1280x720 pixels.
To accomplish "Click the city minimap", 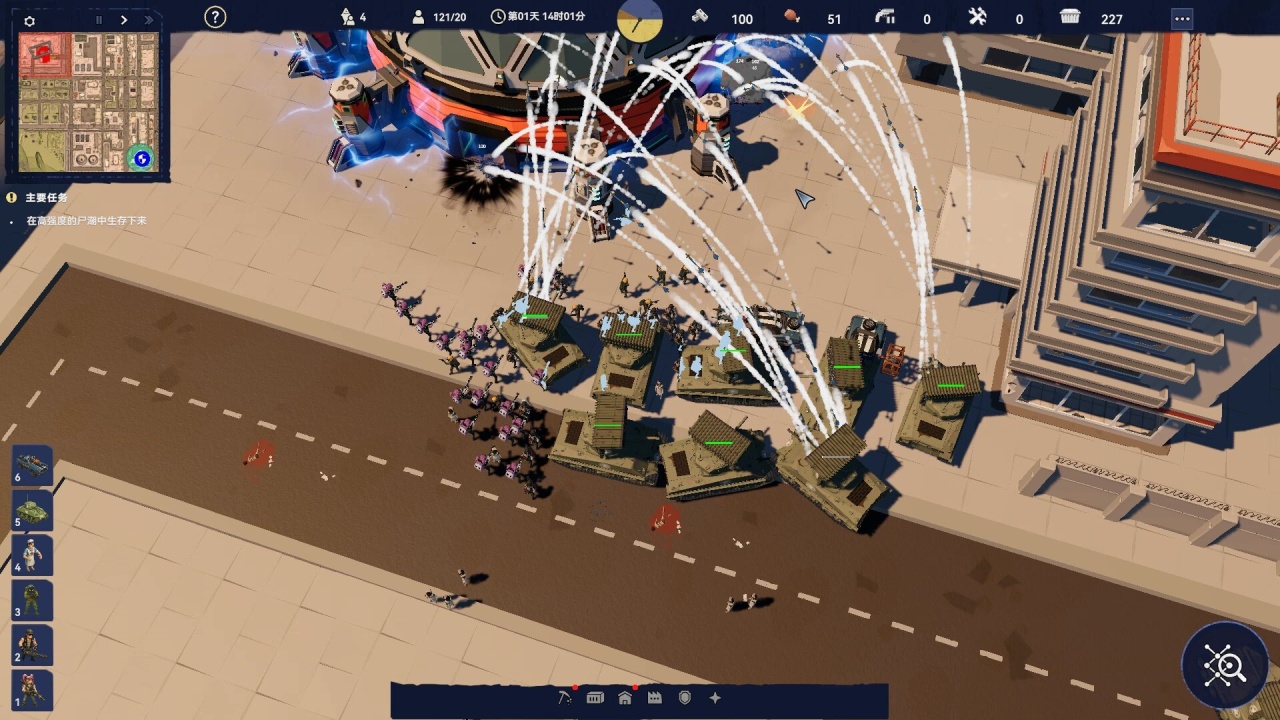I will (88, 100).
